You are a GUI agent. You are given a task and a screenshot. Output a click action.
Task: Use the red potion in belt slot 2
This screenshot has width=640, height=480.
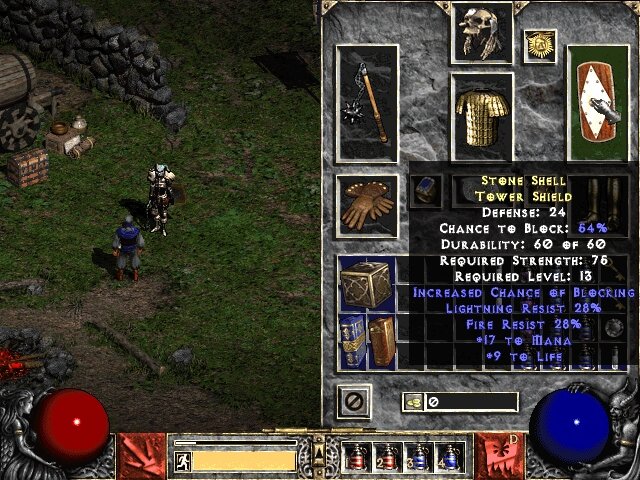coord(386,457)
